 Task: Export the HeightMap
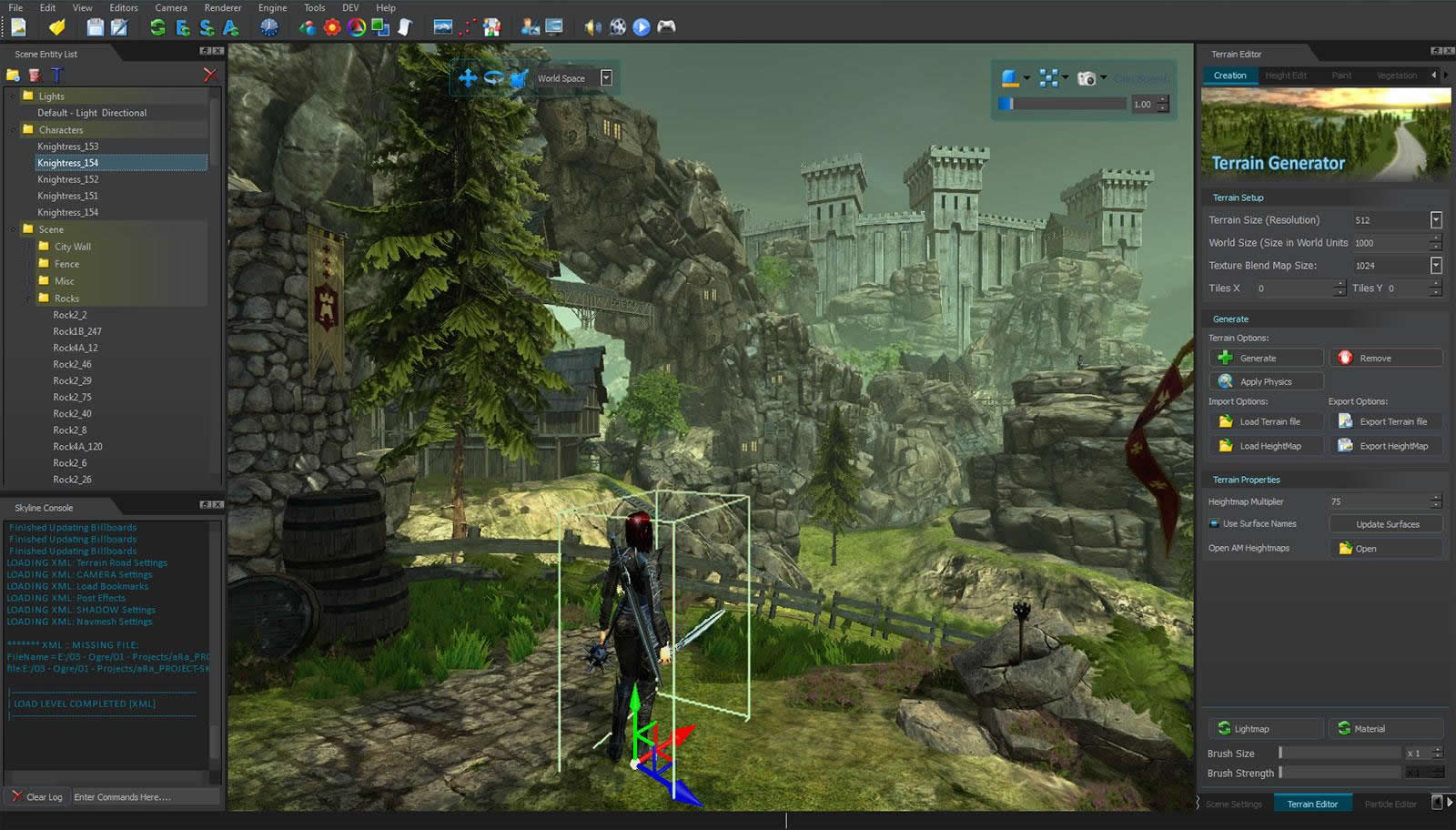[1386, 446]
